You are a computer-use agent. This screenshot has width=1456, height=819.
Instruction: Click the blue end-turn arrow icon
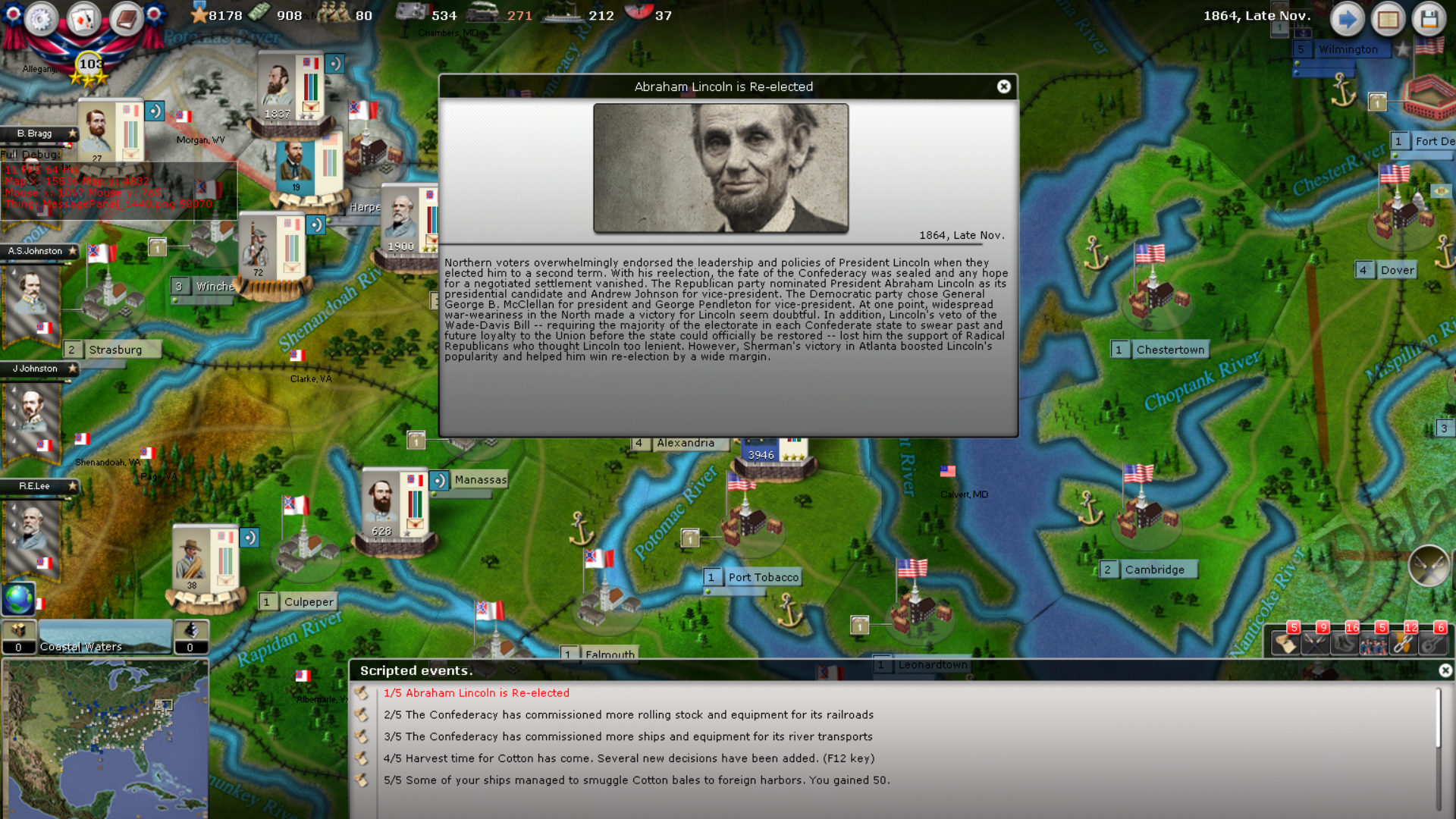(1348, 20)
